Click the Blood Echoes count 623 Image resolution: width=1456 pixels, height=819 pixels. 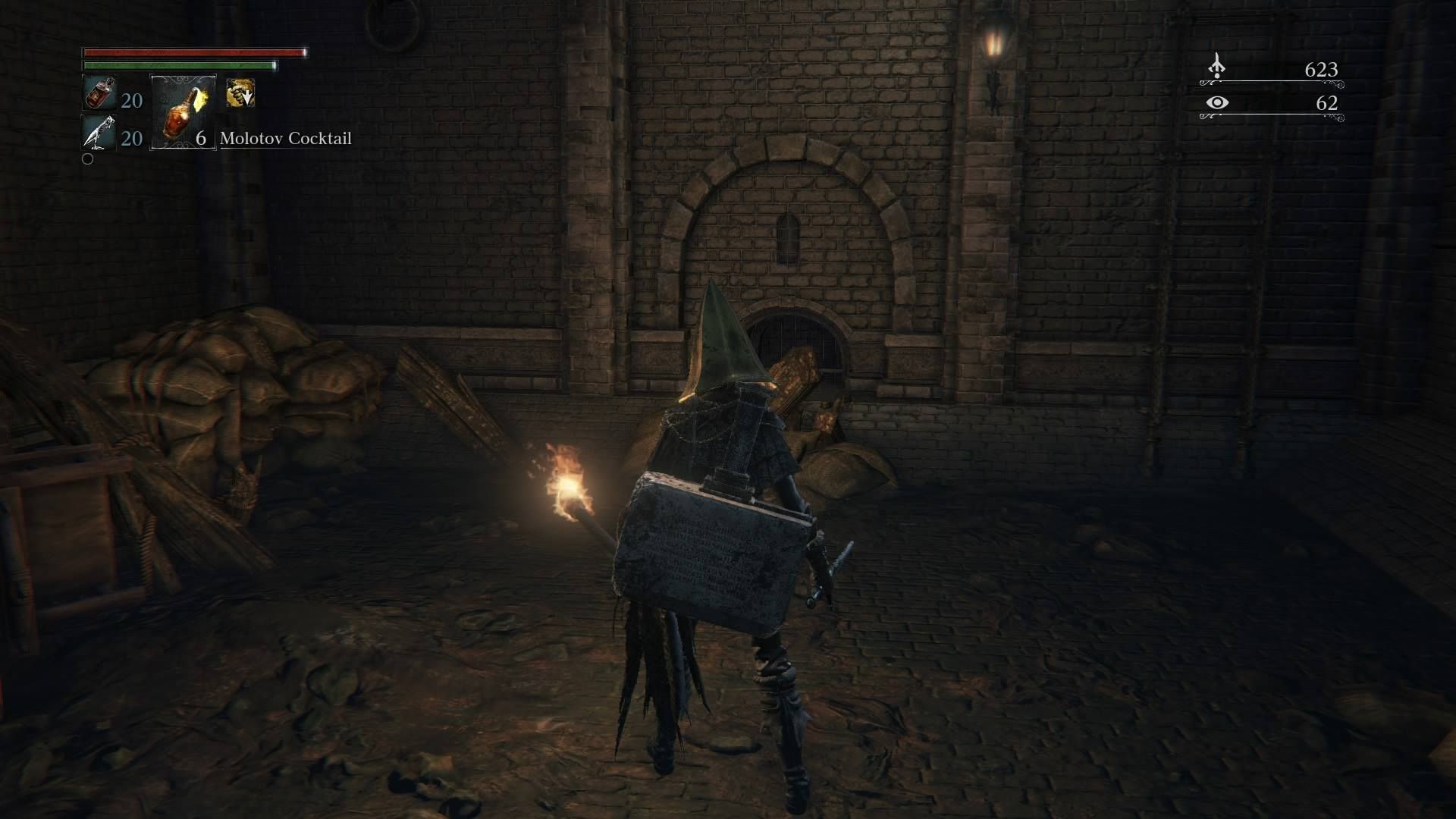(1321, 70)
